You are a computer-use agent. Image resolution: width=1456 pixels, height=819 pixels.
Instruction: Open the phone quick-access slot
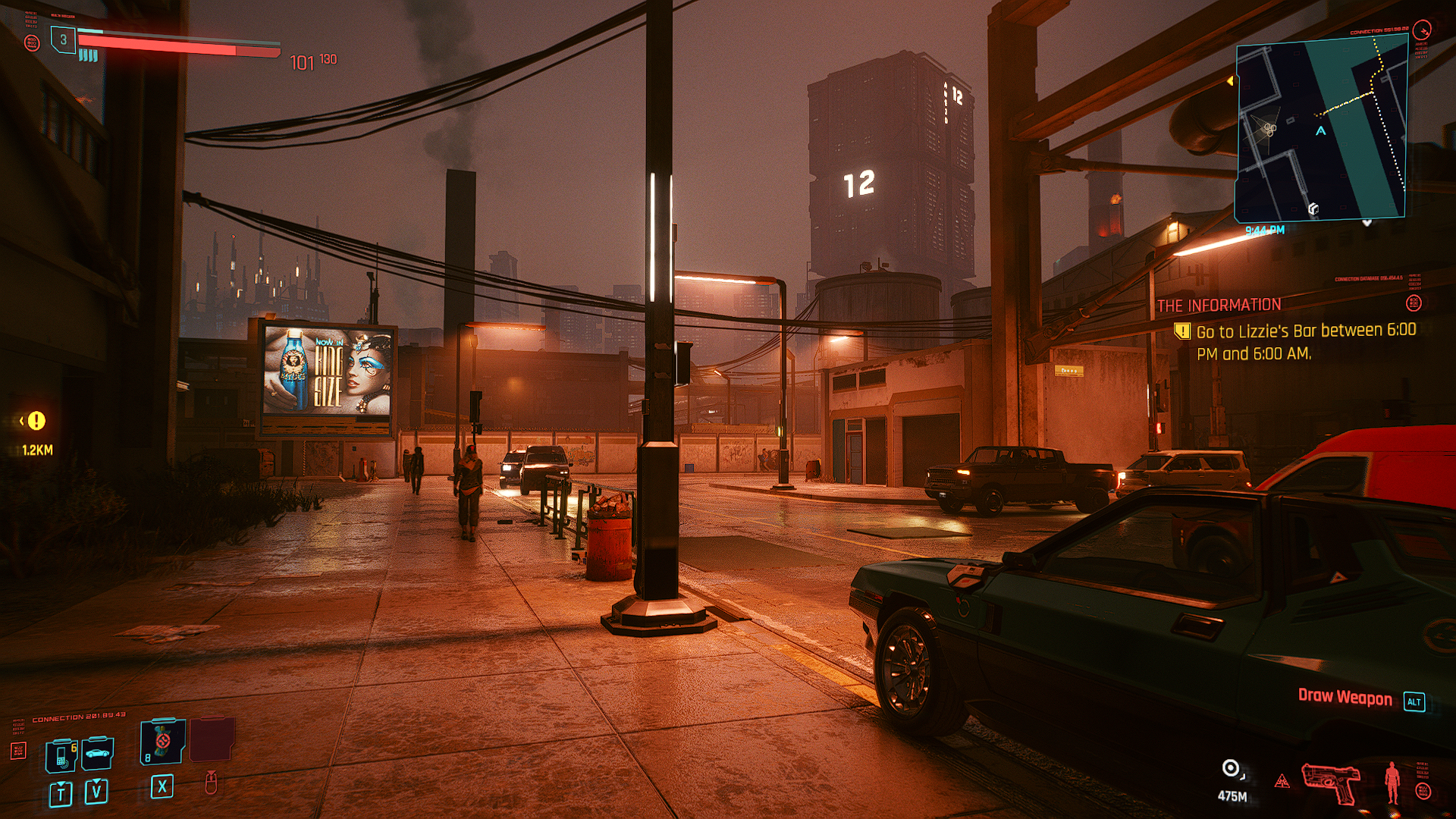click(61, 755)
